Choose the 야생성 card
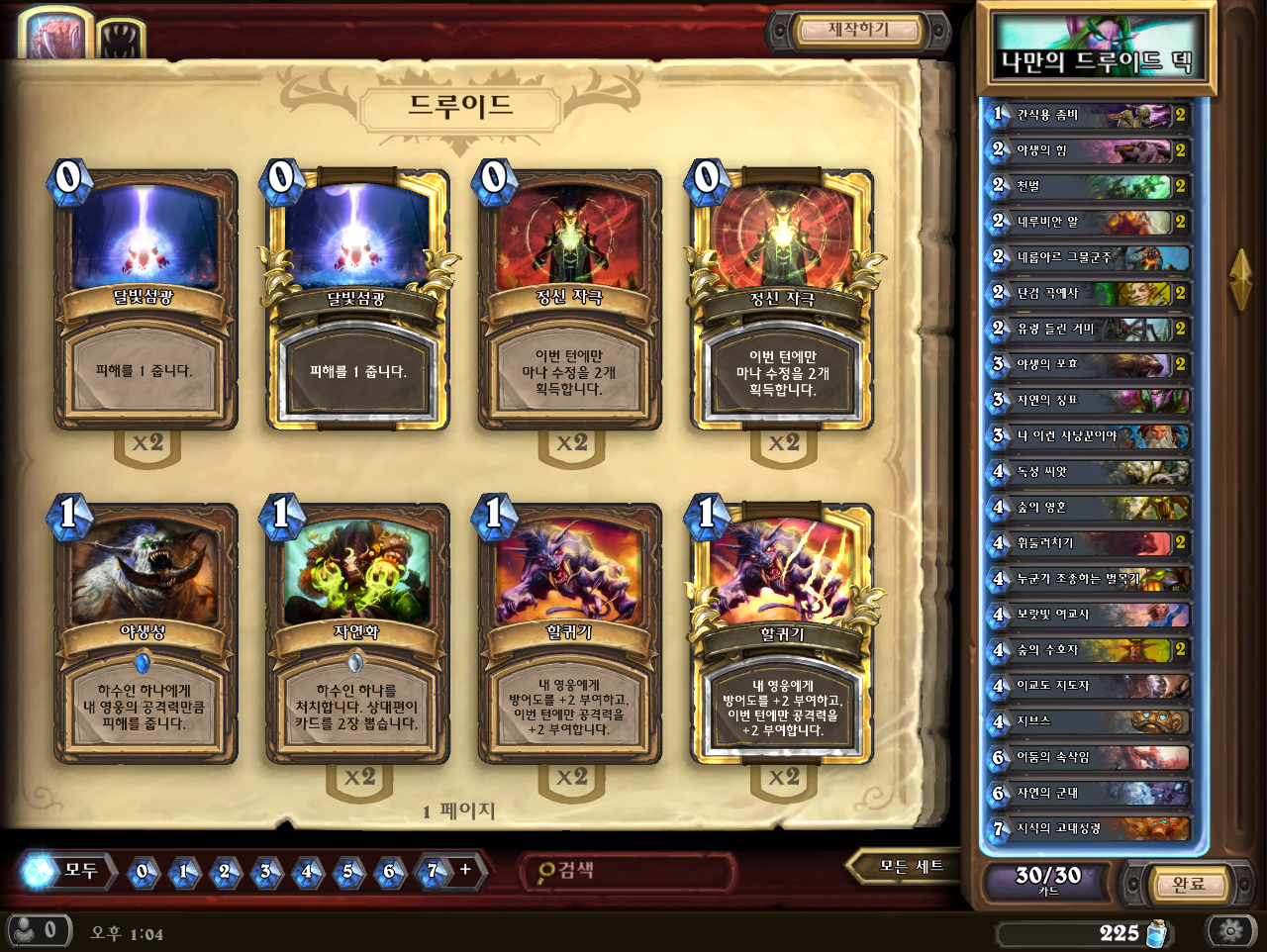Viewport: 1267px width, 952px height. pos(146,635)
